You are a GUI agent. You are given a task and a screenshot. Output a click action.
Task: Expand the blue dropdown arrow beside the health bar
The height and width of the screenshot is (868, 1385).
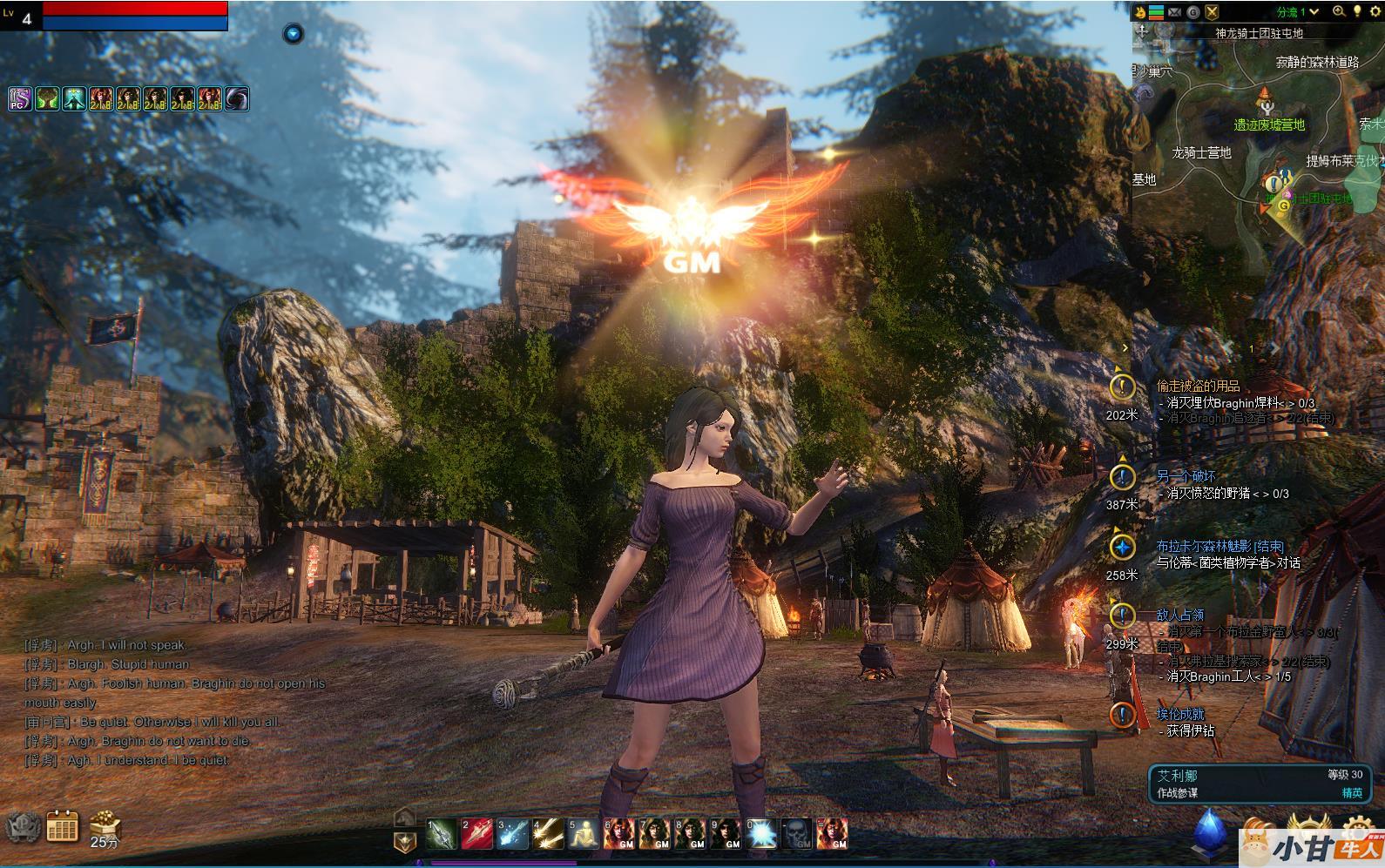pos(293,34)
